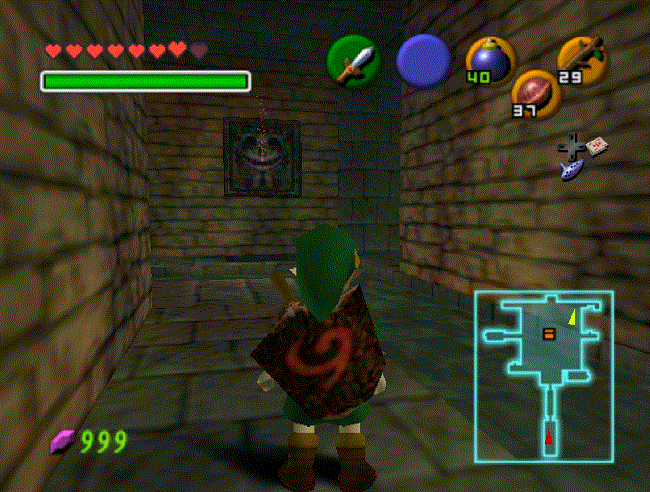
Task: Click the grey D-pad cross icon
Action: tap(572, 146)
